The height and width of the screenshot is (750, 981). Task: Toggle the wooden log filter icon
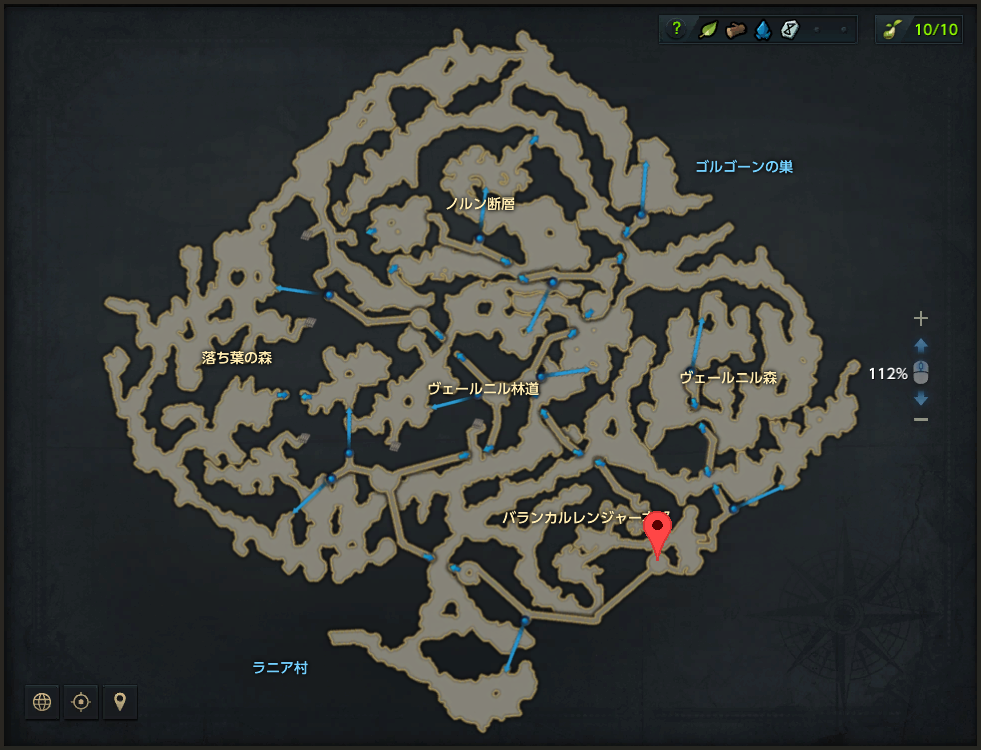point(735,29)
